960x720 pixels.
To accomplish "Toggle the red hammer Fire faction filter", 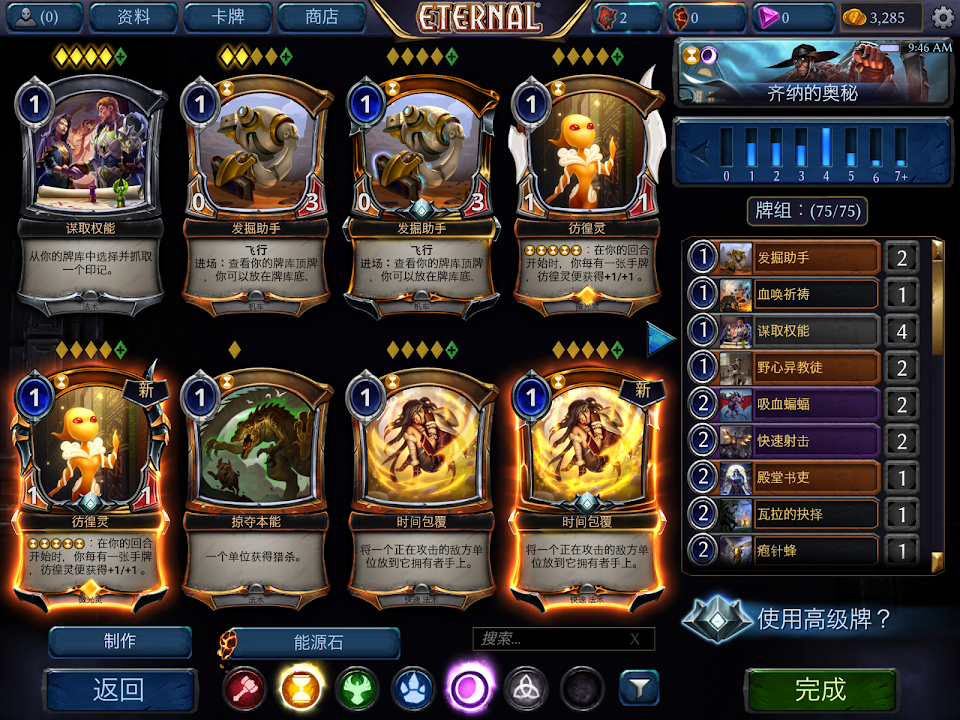I will pyautogui.click(x=243, y=688).
